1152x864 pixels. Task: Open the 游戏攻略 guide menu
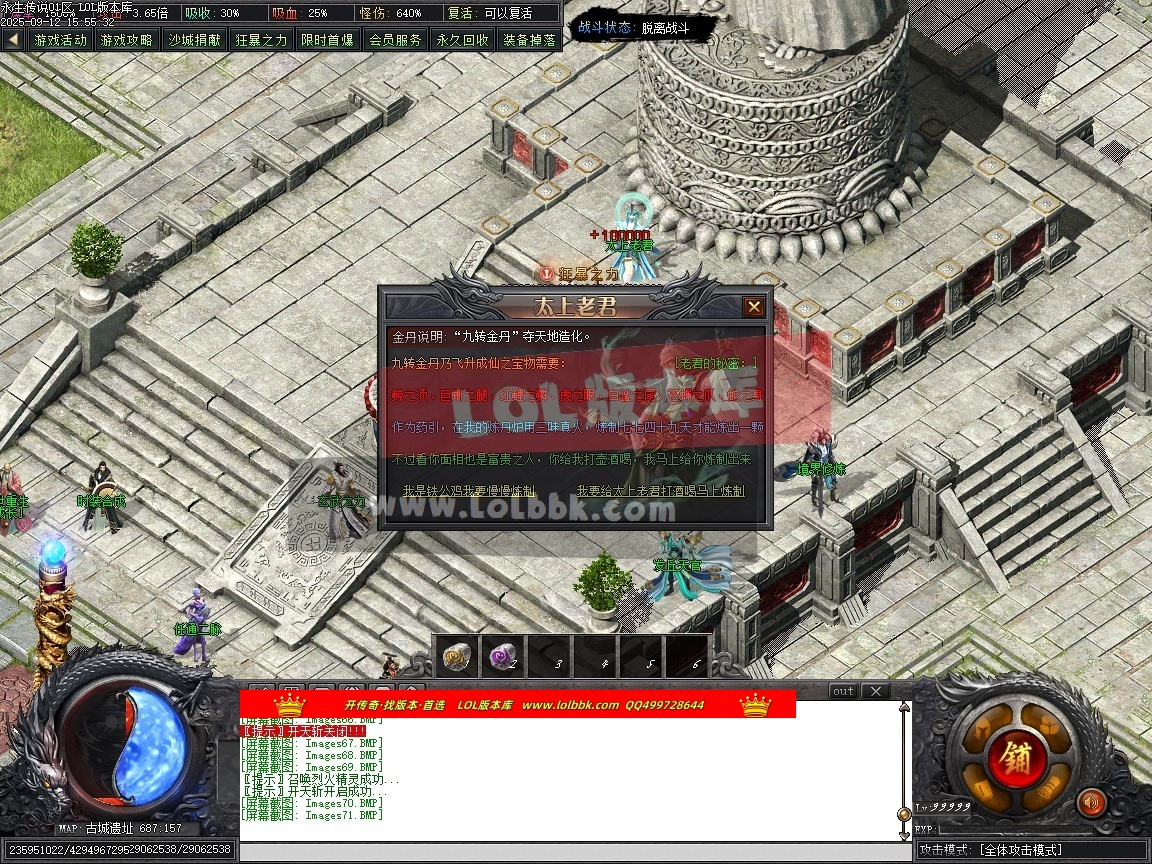pos(127,40)
